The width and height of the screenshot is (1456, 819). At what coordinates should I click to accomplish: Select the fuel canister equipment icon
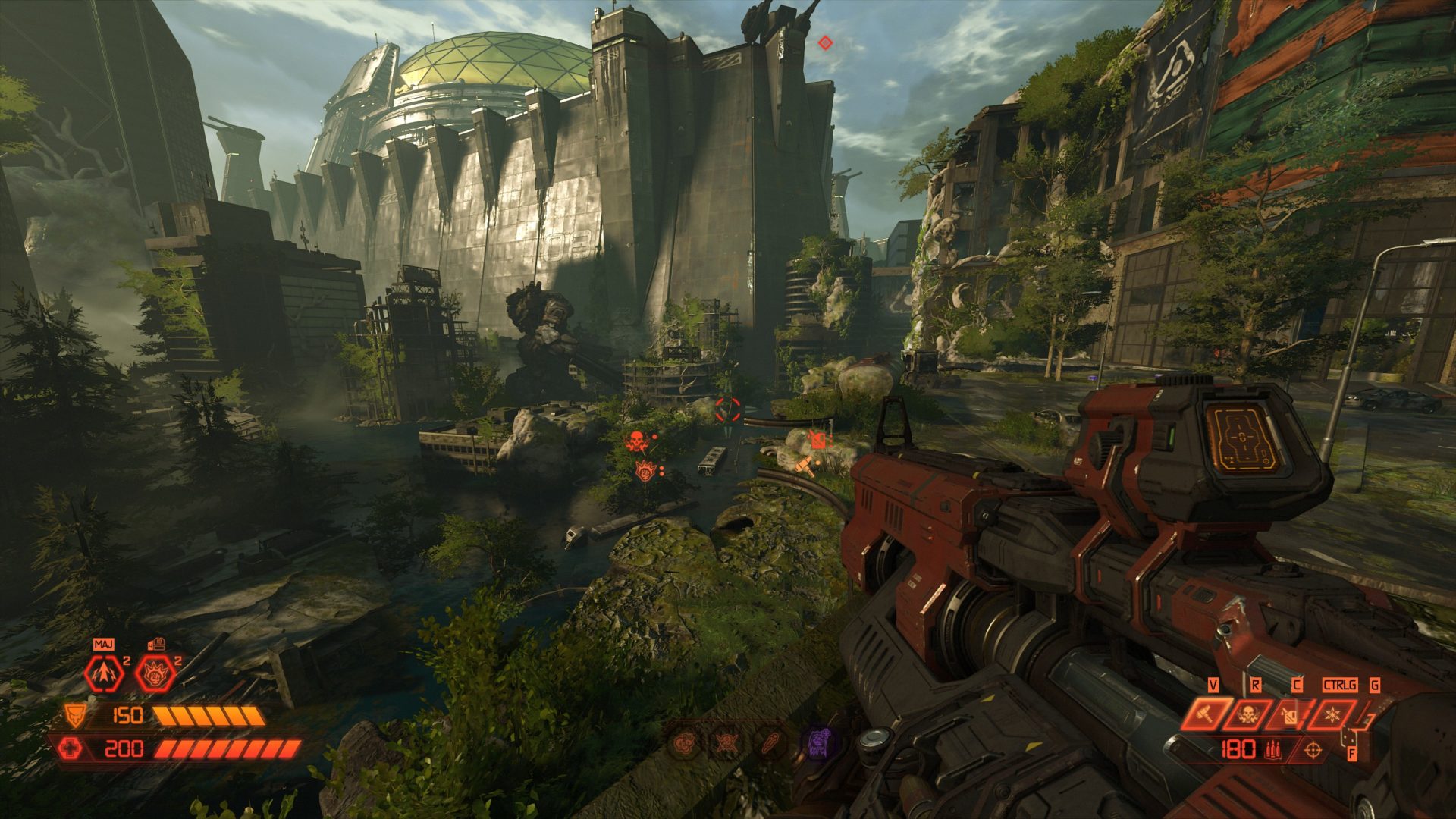(x=1289, y=714)
